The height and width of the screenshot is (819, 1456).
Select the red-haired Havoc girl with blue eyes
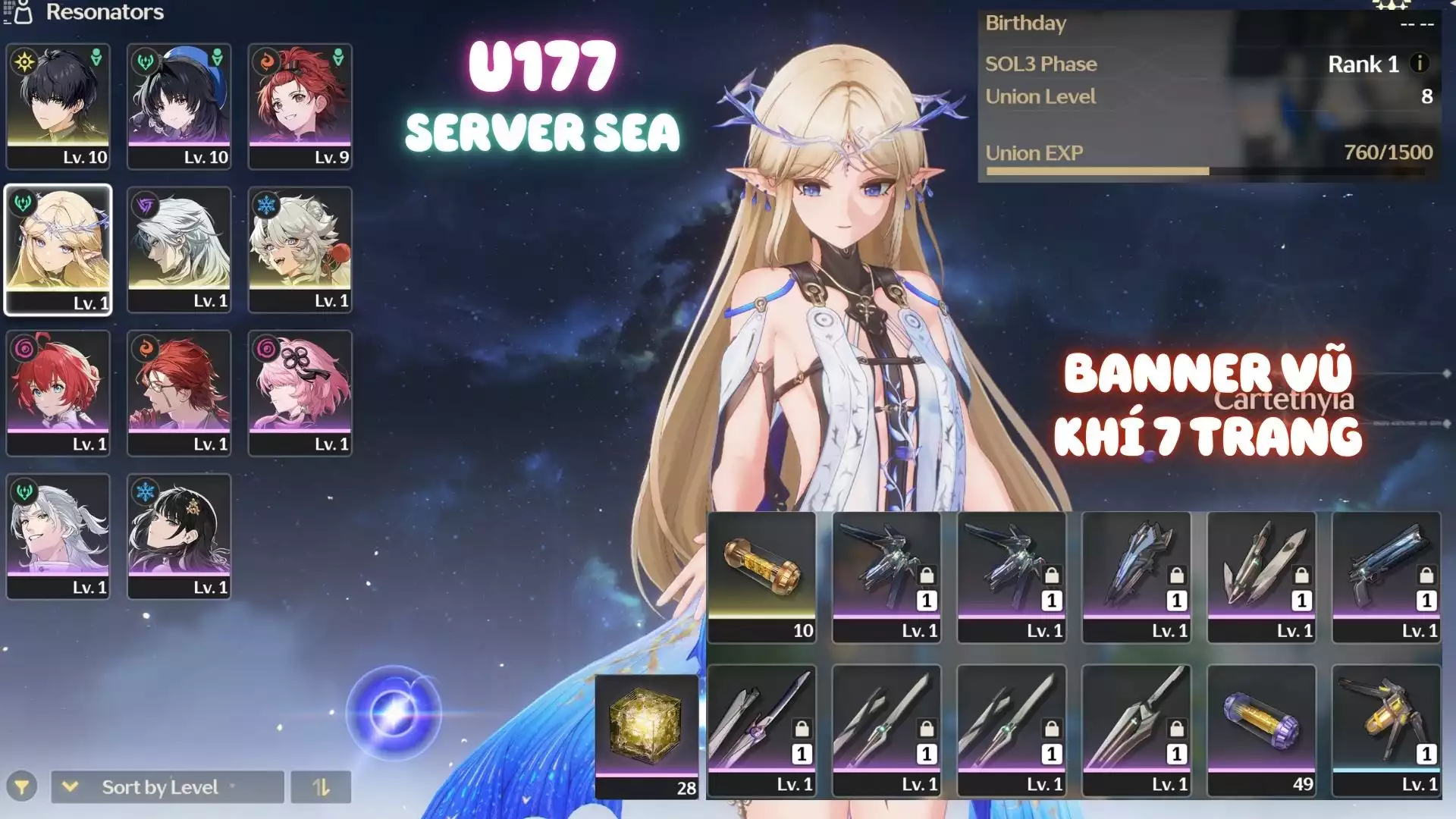[x=58, y=393]
